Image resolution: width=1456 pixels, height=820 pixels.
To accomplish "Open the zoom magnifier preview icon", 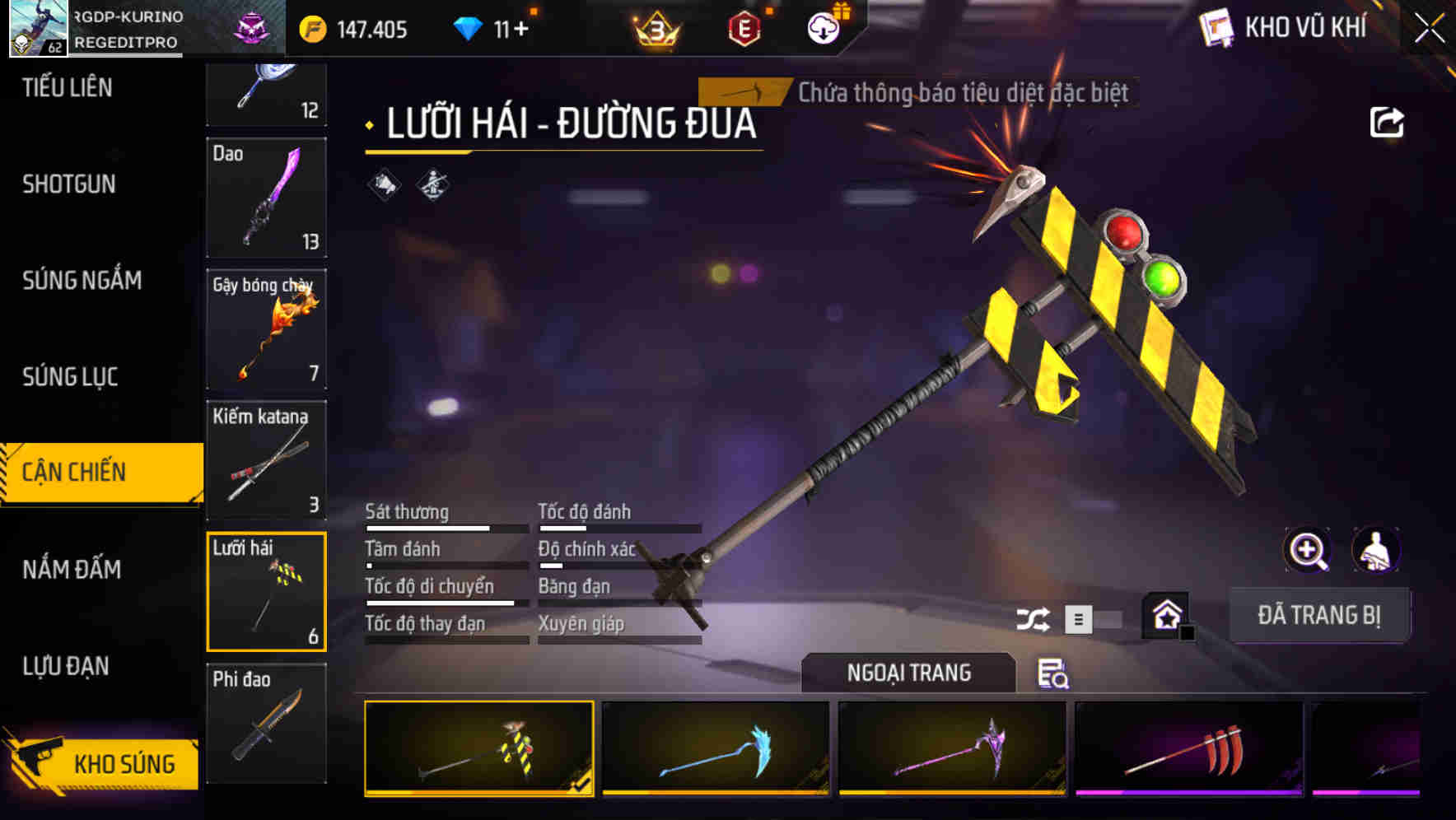I will click(x=1305, y=550).
